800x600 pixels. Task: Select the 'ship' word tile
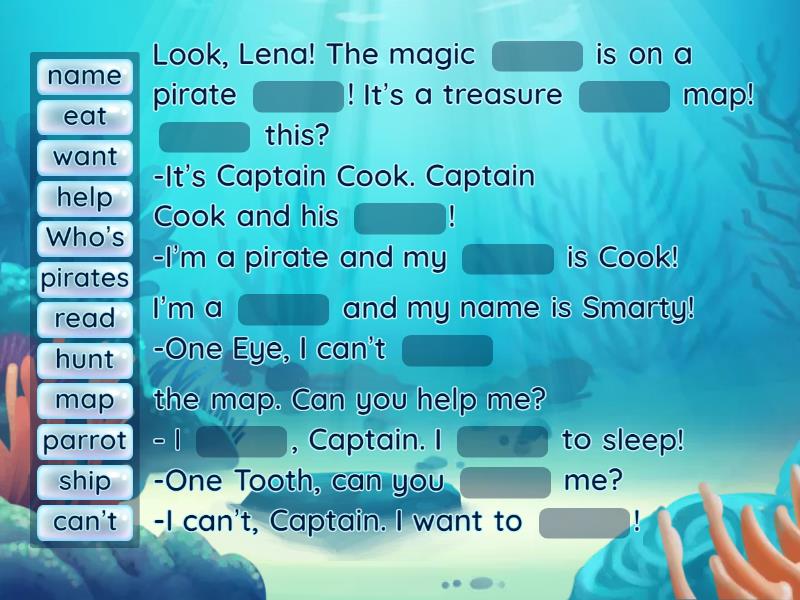[x=85, y=481]
